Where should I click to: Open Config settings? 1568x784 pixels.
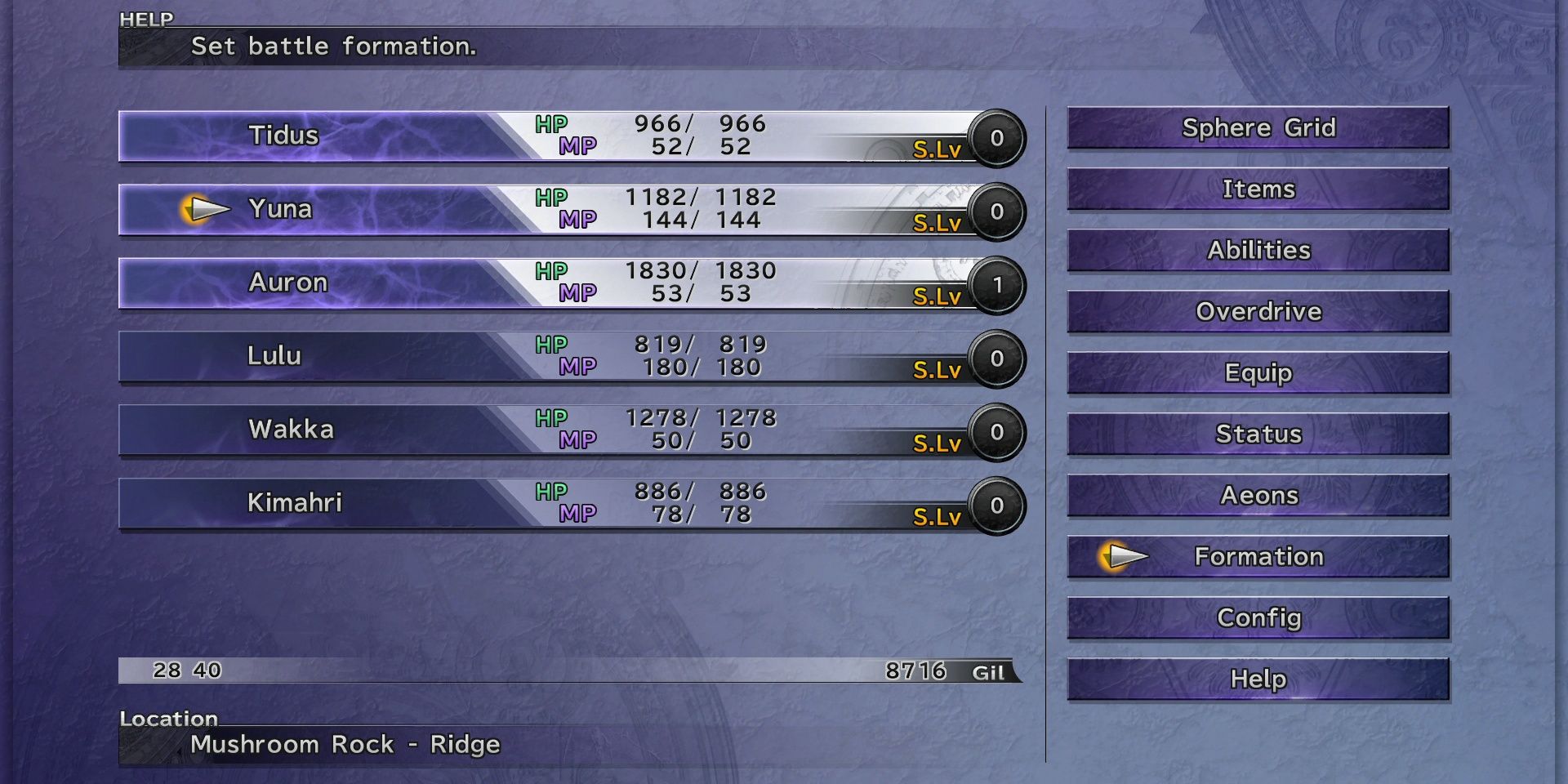coord(1258,618)
